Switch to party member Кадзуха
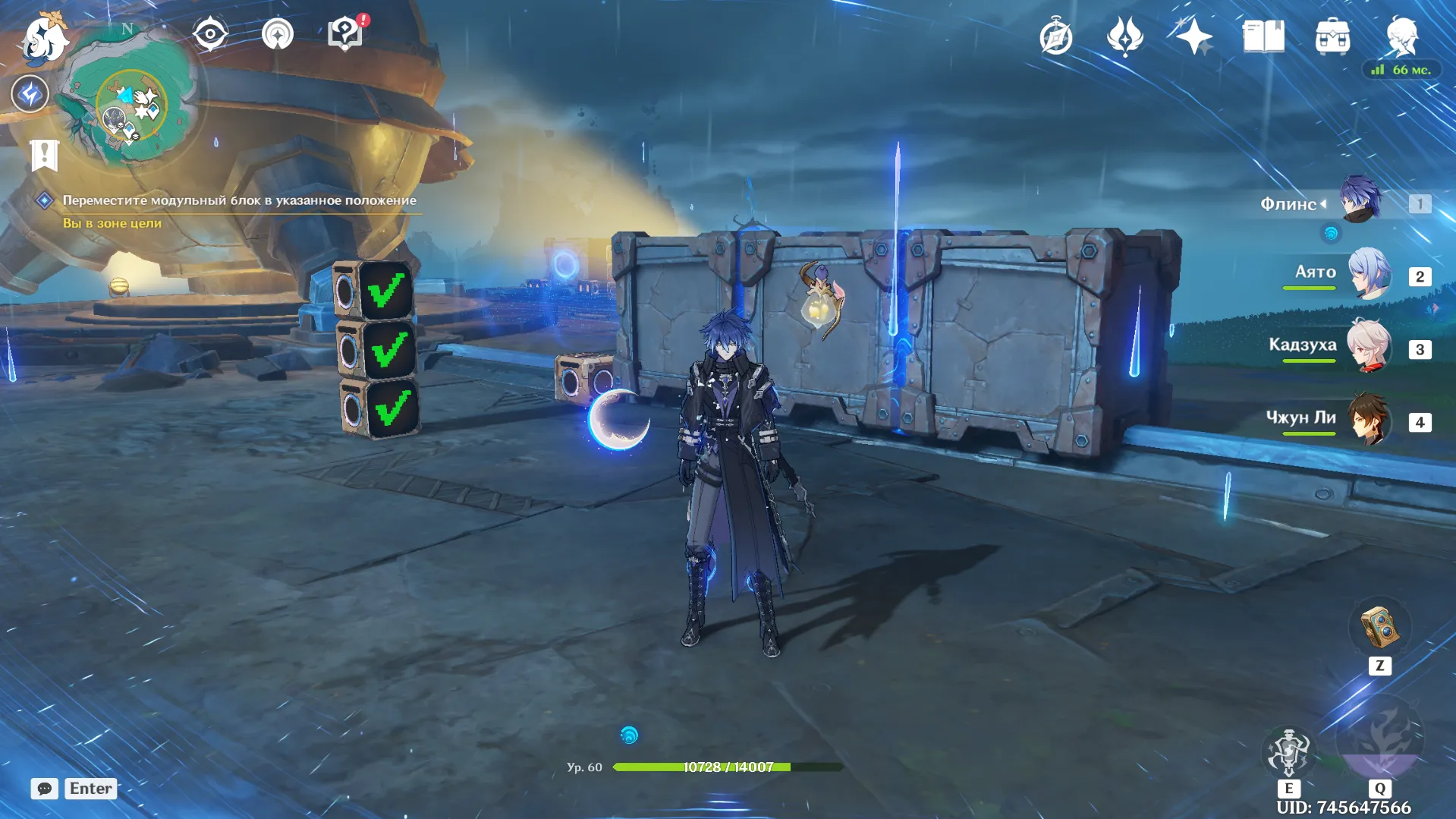Viewport: 1456px width, 819px height. click(1369, 347)
